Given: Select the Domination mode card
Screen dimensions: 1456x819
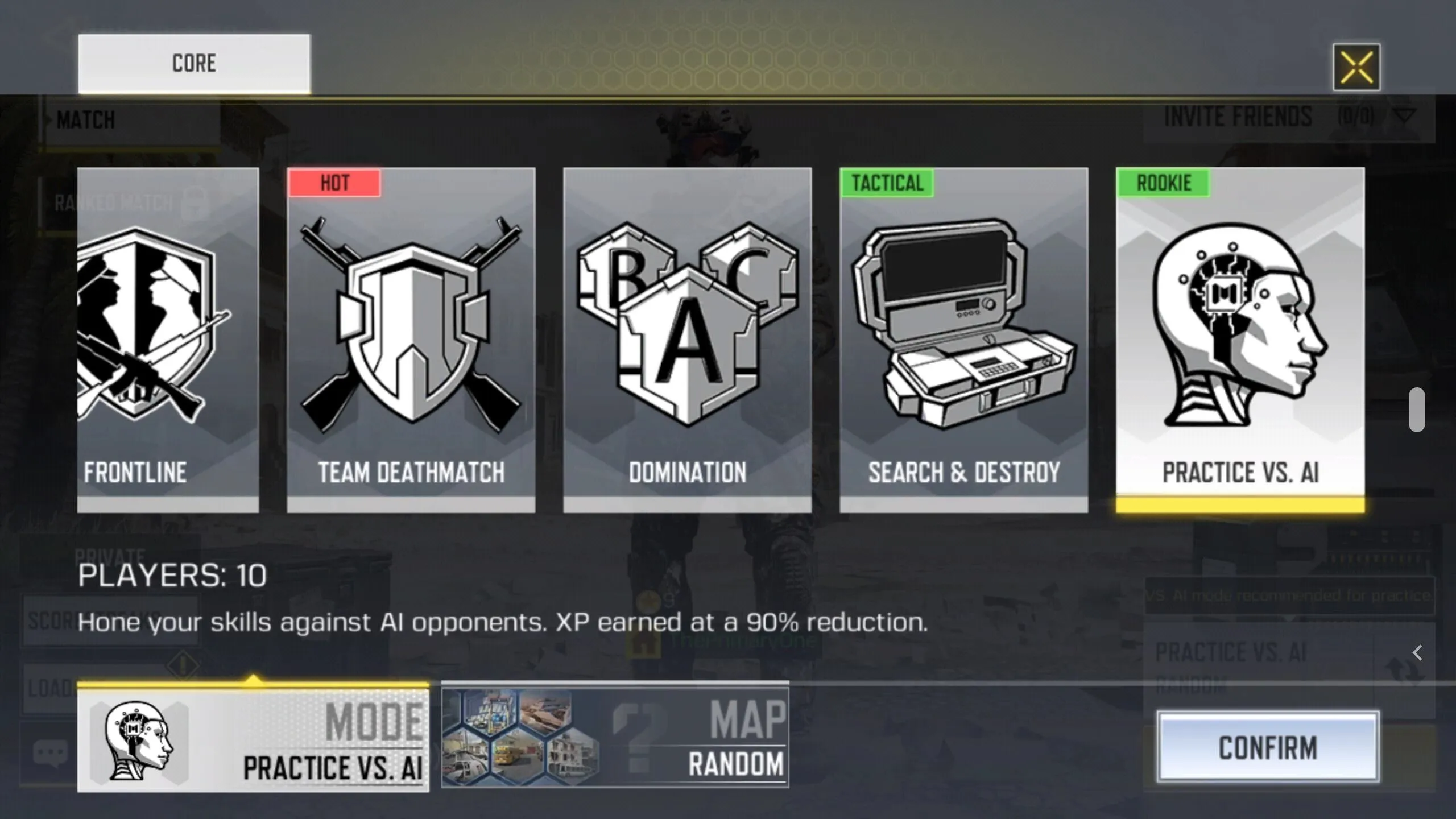Looking at the screenshot, I should pyautogui.click(x=687, y=340).
